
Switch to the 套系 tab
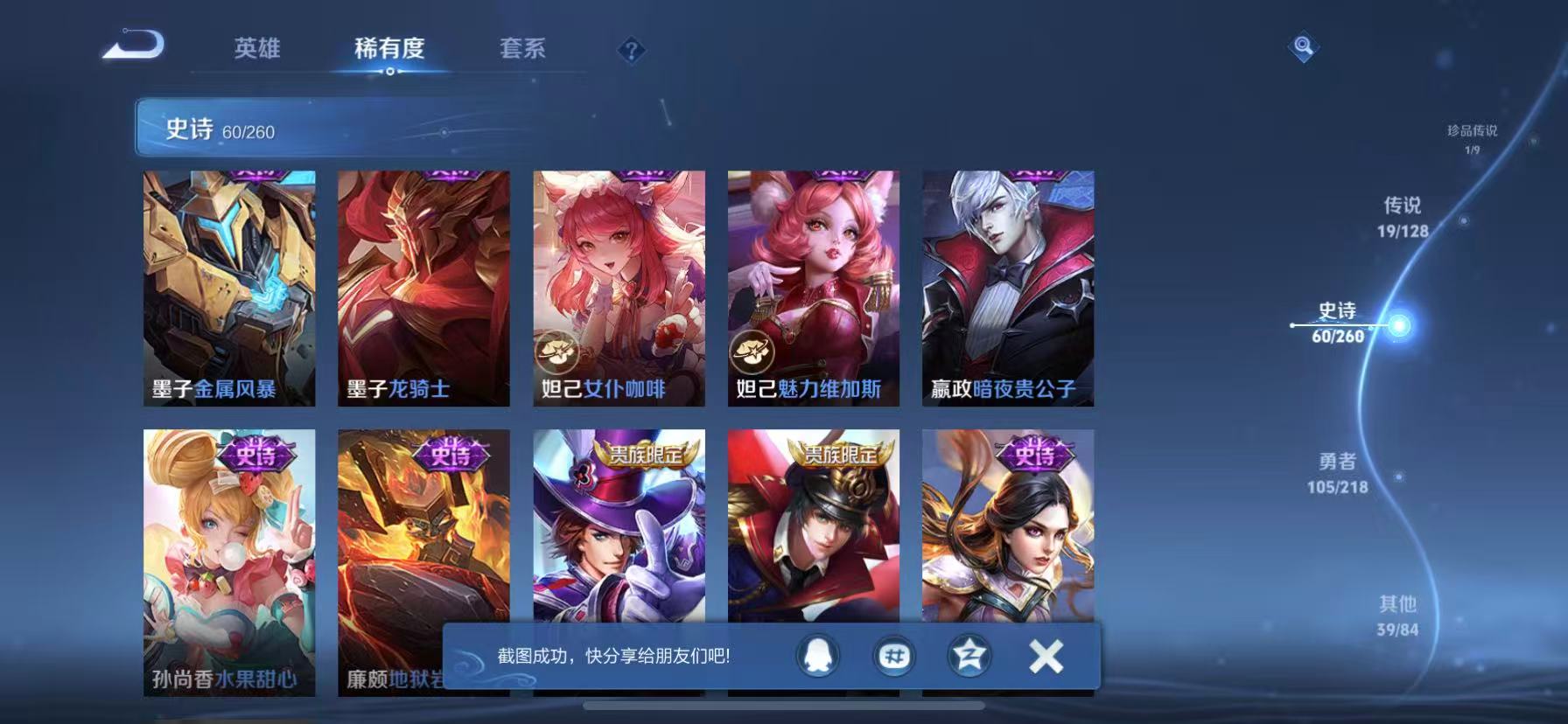click(x=521, y=50)
